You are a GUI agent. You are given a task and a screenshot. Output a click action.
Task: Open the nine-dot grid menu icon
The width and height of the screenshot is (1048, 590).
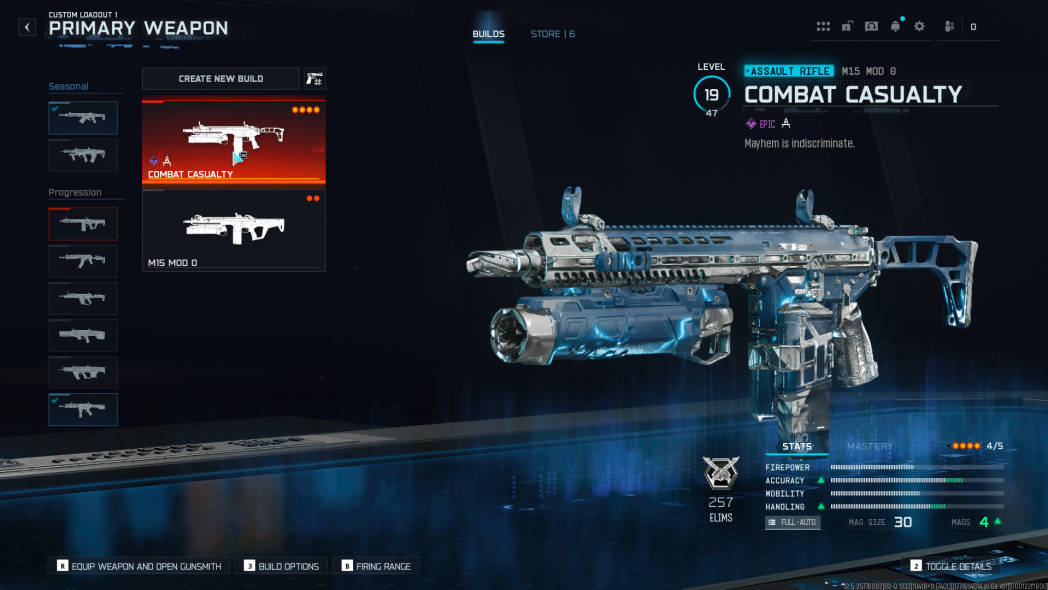pyautogui.click(x=824, y=27)
